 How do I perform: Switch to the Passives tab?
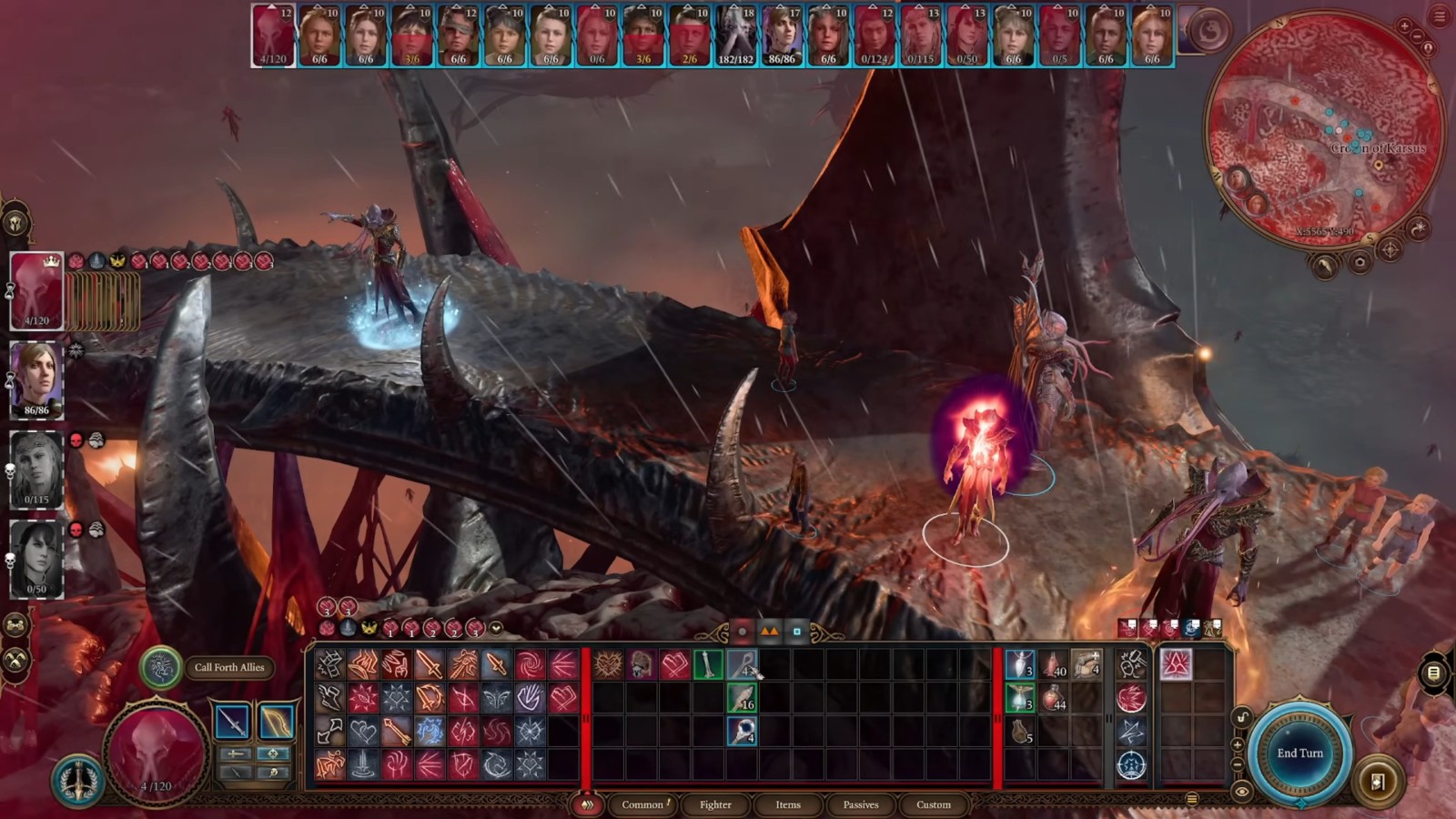click(x=861, y=804)
